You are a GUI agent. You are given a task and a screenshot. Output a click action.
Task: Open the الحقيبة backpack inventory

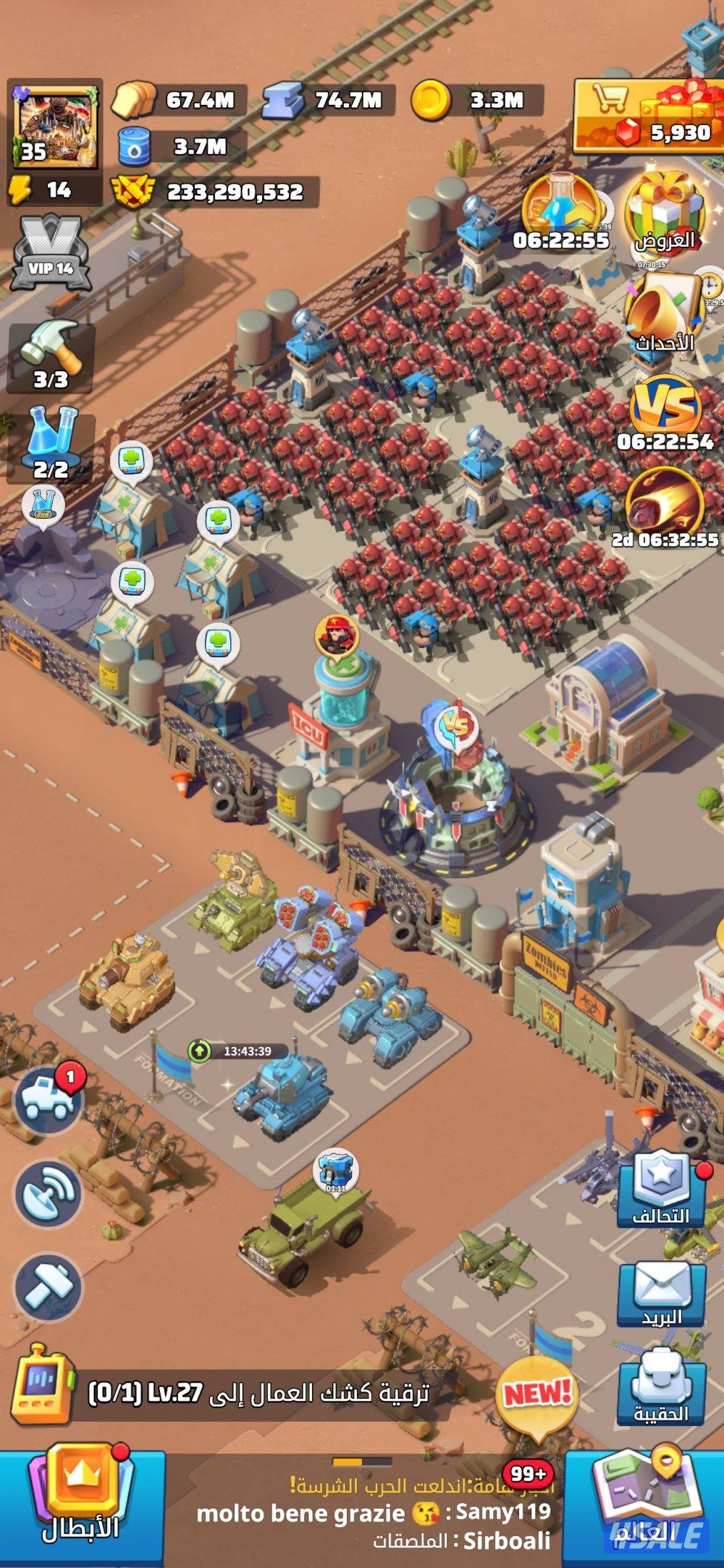click(x=661, y=1391)
